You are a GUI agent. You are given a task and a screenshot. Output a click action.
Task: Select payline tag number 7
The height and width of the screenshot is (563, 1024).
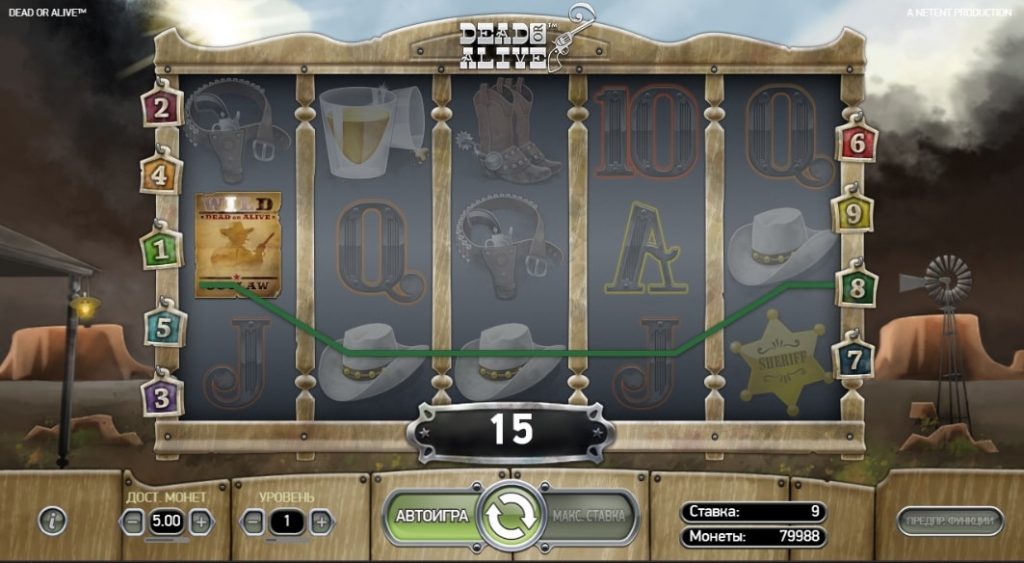click(854, 358)
